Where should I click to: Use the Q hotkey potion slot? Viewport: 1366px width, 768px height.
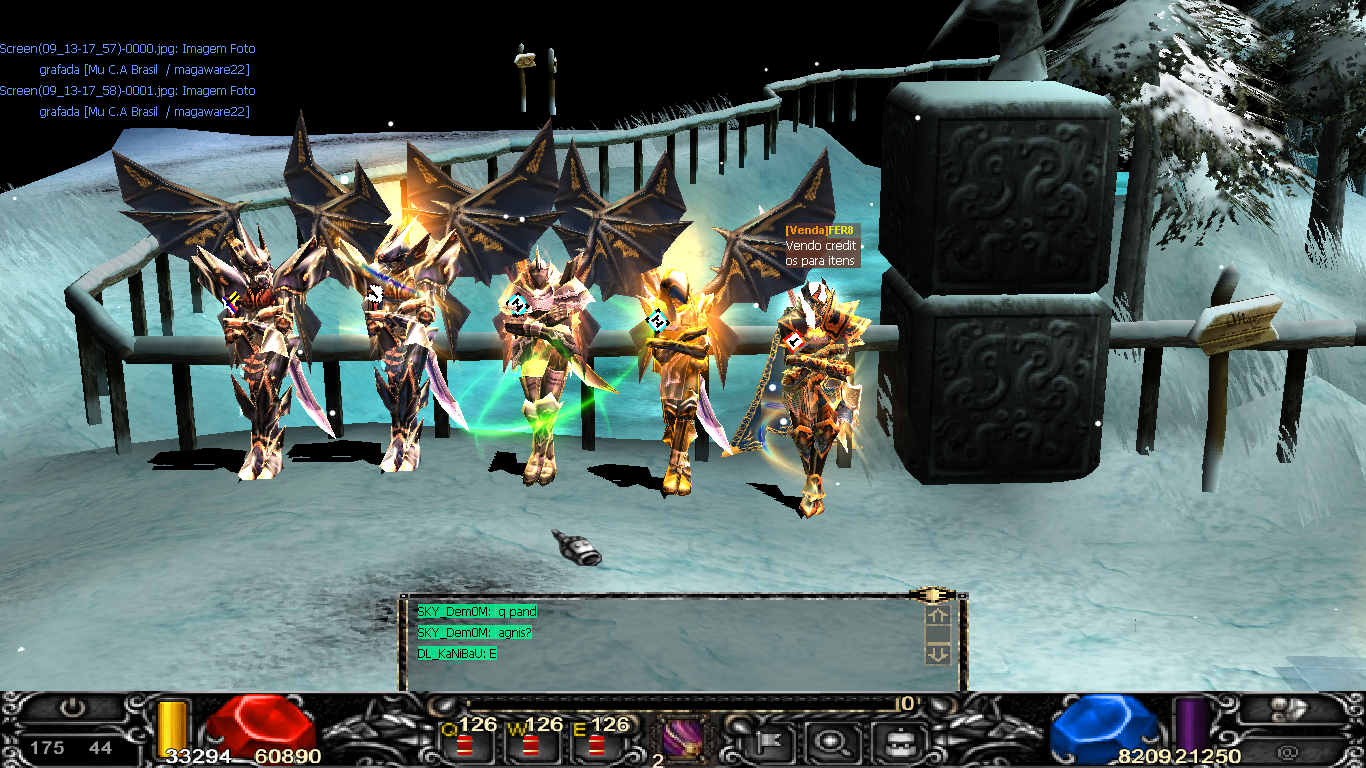coord(464,744)
